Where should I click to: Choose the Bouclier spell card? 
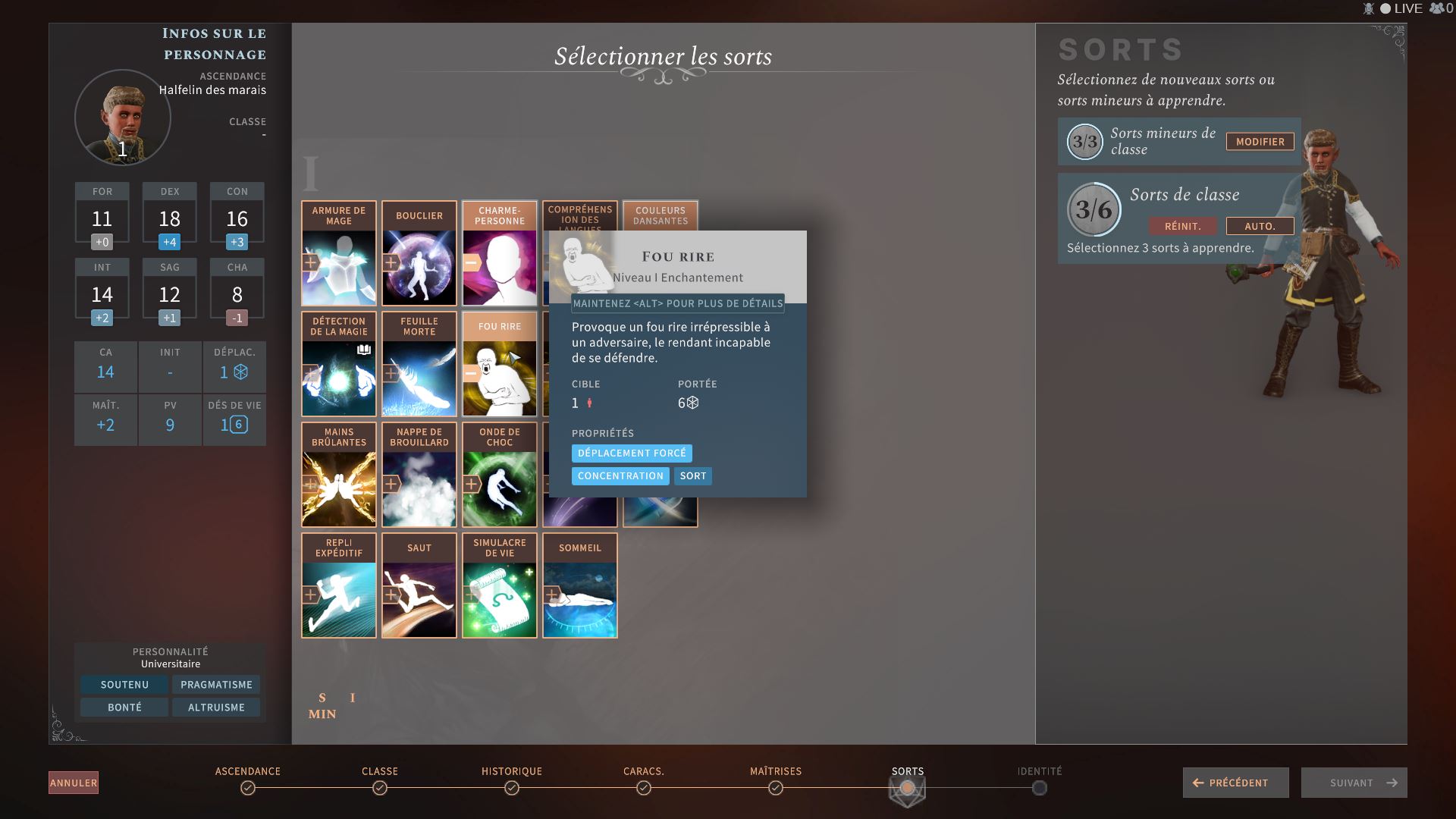[419, 254]
